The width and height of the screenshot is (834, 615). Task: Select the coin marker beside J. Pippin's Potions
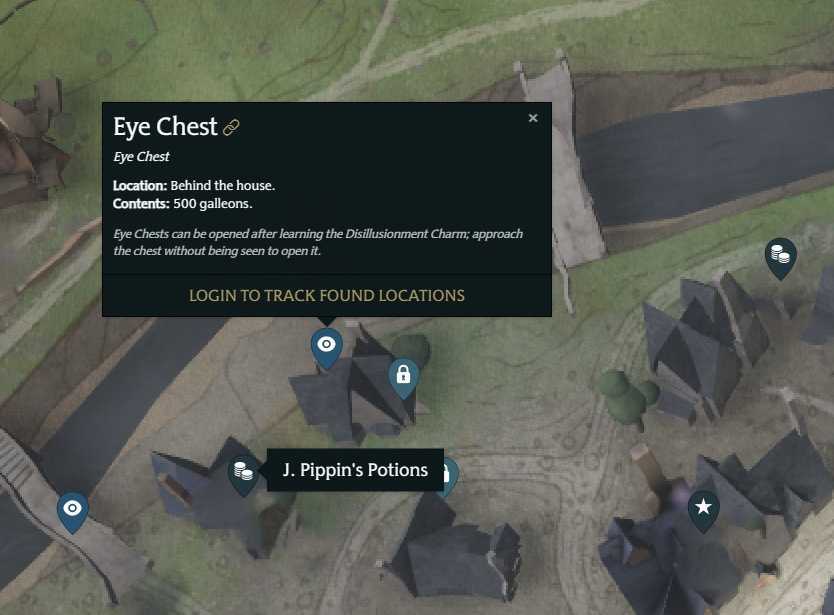coord(242,470)
